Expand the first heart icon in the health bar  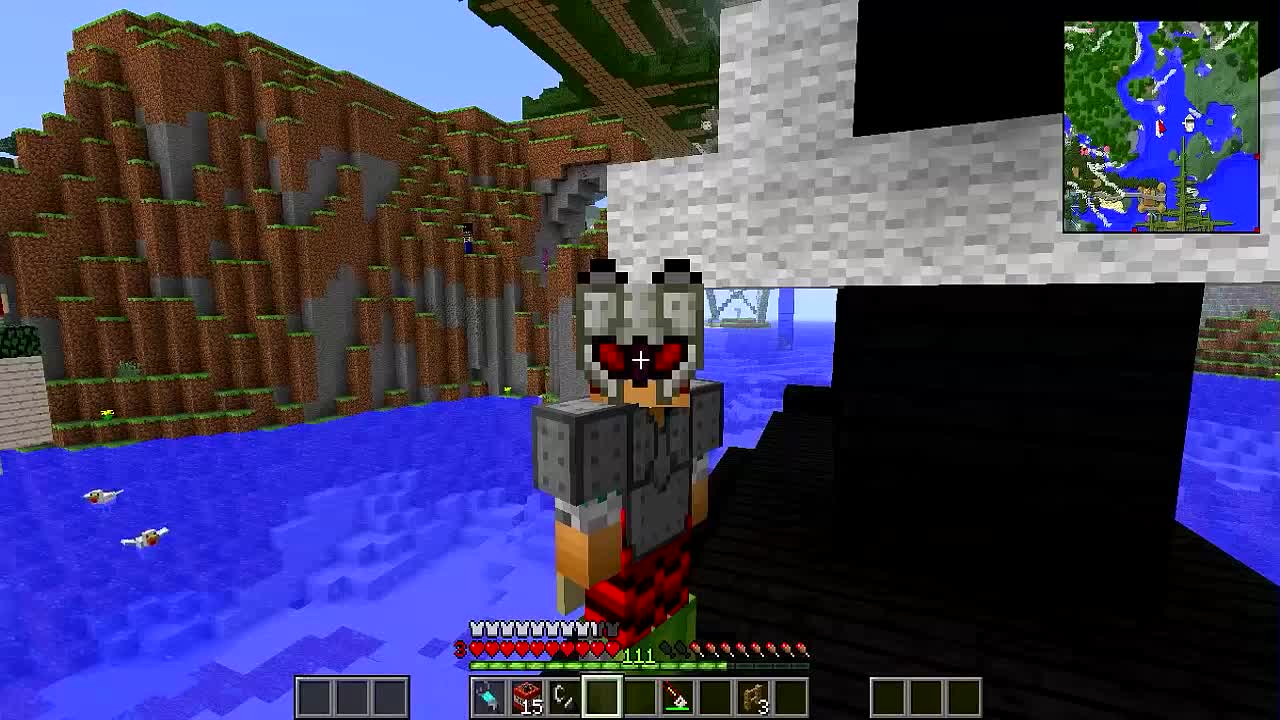(x=477, y=648)
